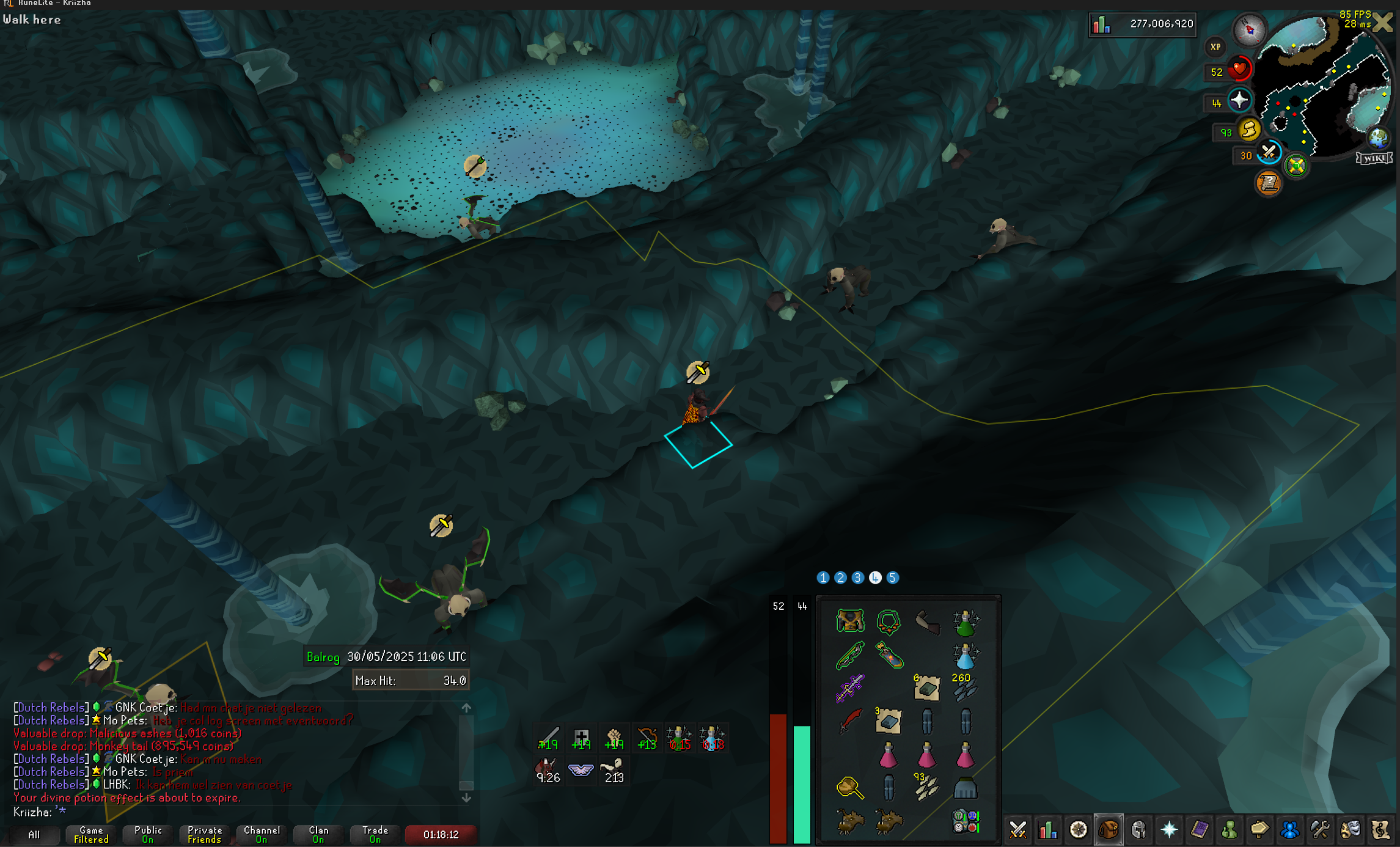Switch to the Skills tab
The image size is (1400, 847).
point(1048,830)
